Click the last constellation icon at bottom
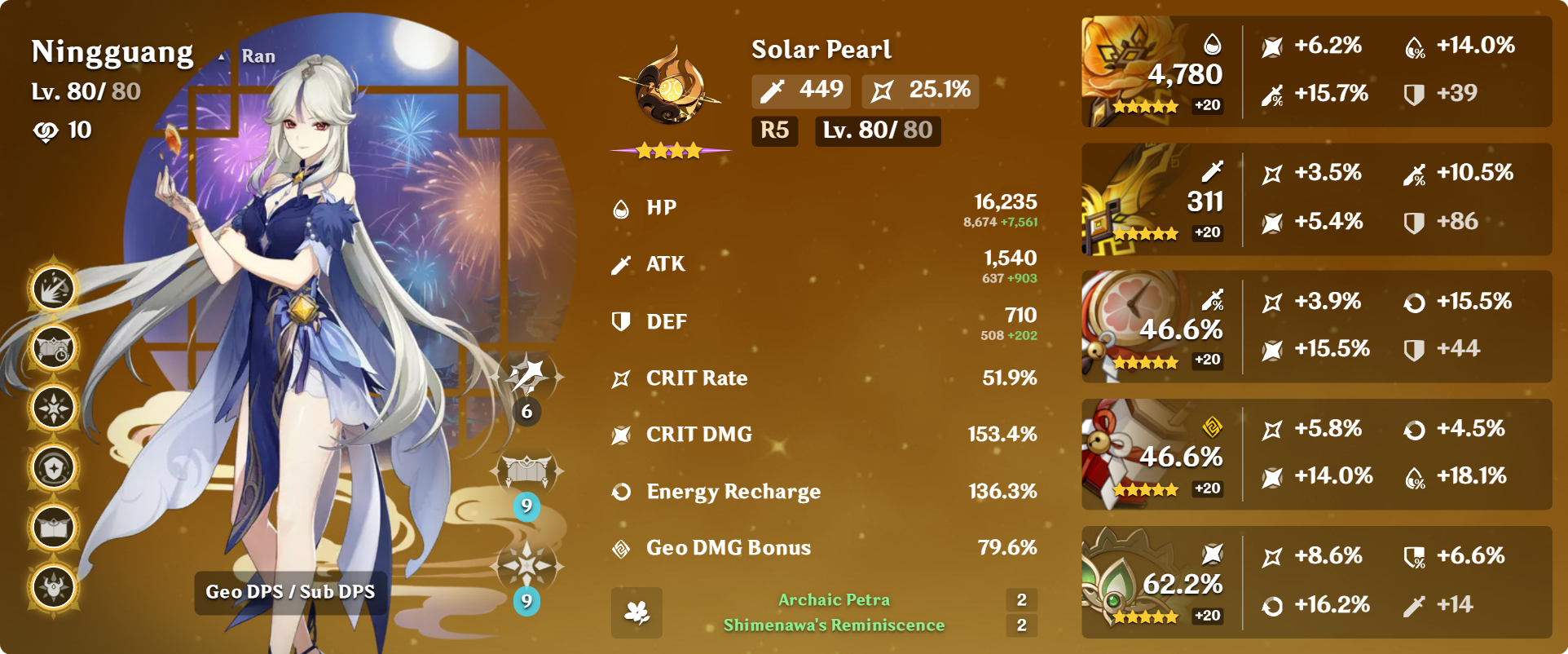Viewport: 1568px width, 654px height. [54, 587]
